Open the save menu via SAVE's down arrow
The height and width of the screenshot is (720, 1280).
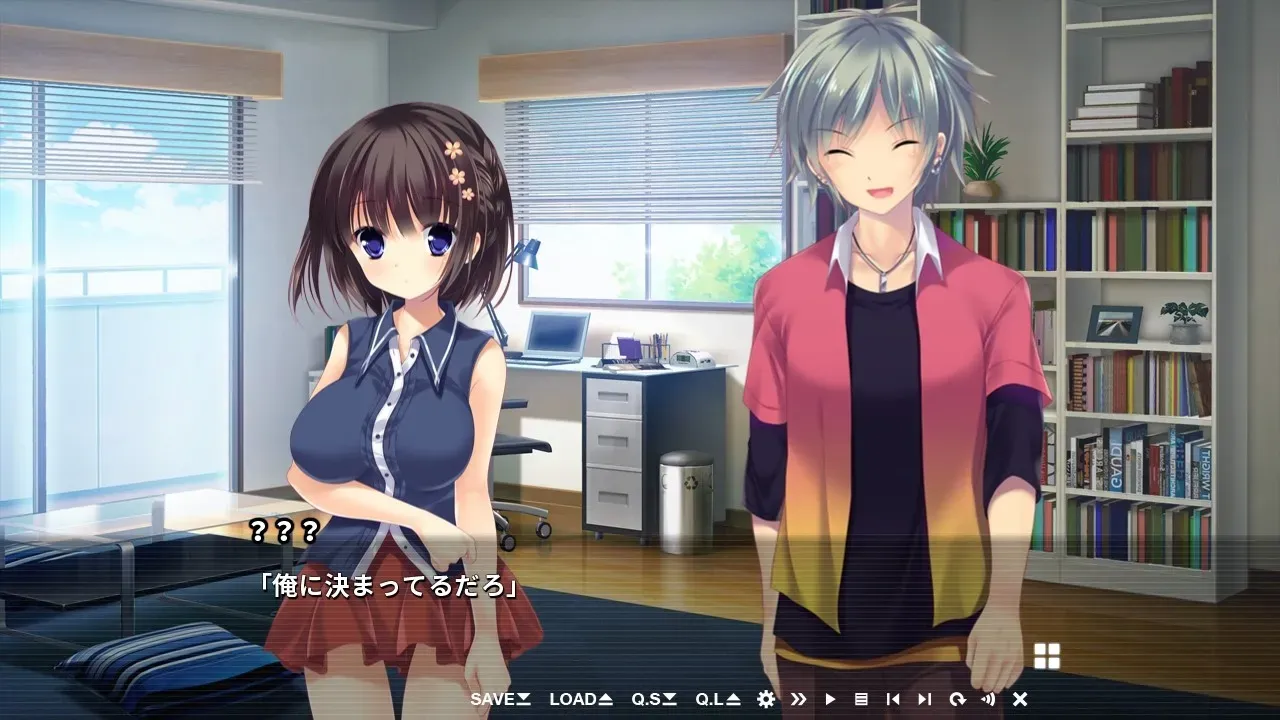point(522,700)
